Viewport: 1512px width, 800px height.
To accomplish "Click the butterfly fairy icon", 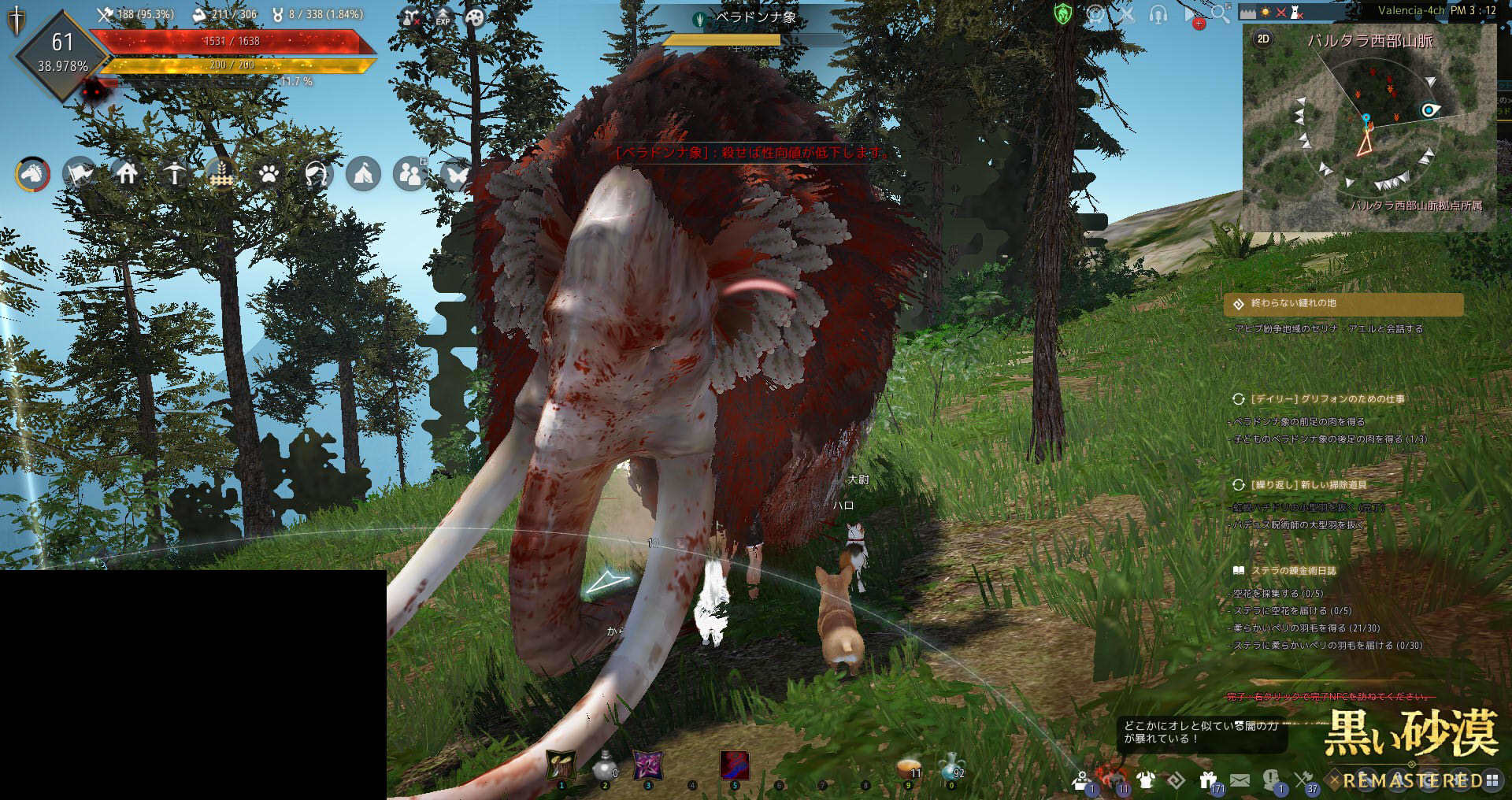I will (x=456, y=173).
